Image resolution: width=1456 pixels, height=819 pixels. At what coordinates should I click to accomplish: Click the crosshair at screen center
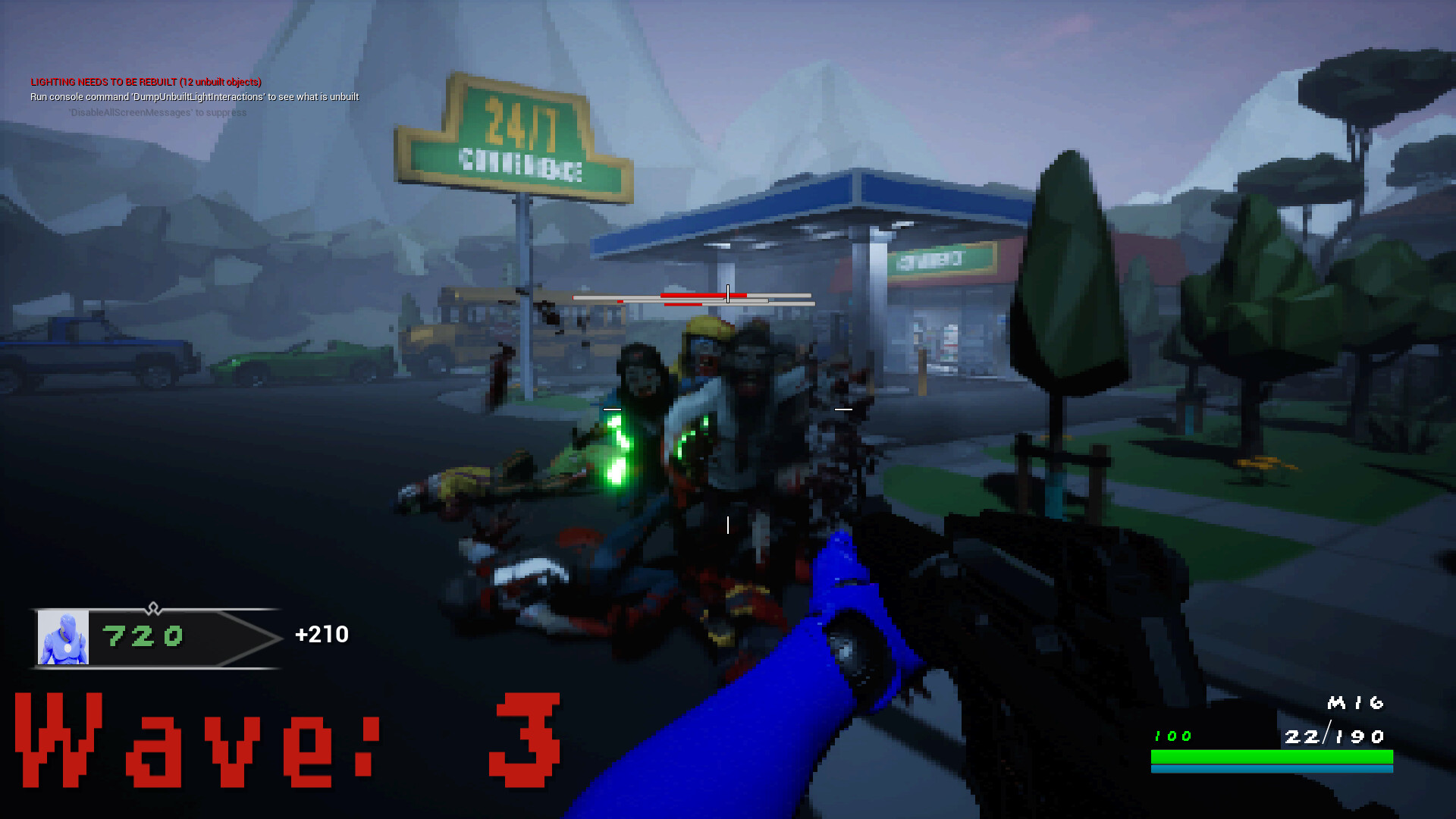(728, 409)
